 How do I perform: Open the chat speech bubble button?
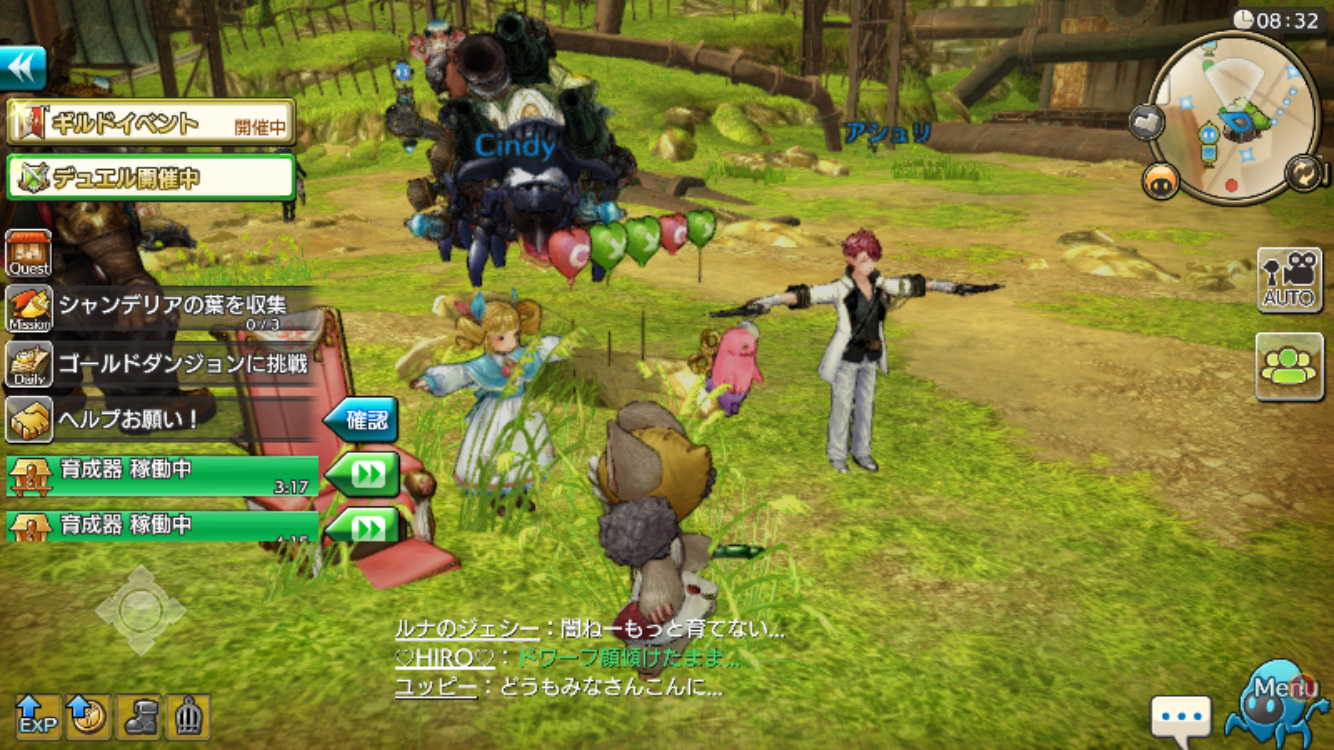click(1181, 718)
